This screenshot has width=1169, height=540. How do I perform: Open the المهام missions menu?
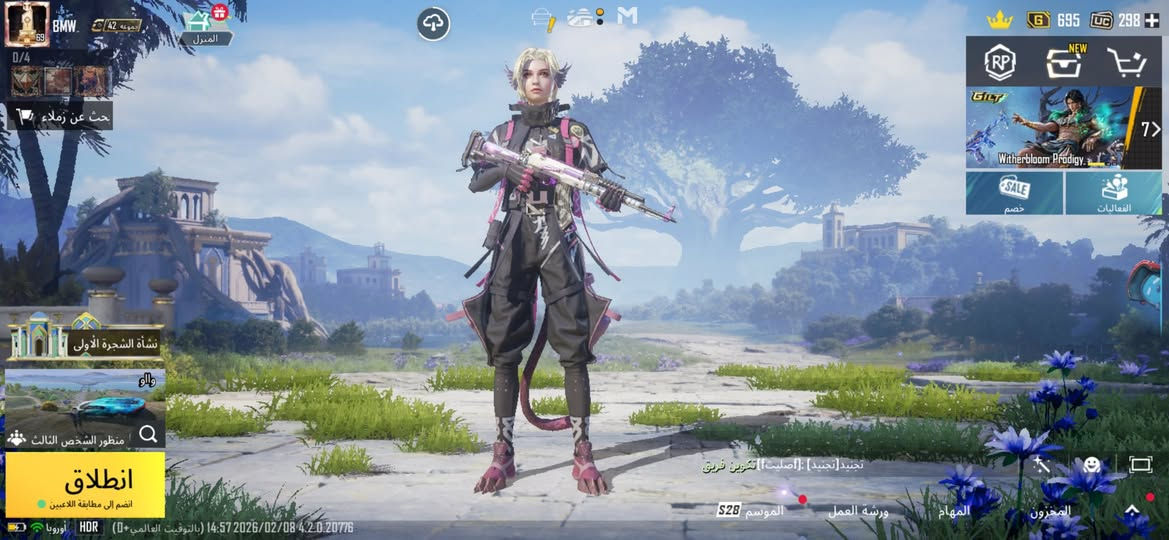click(955, 511)
